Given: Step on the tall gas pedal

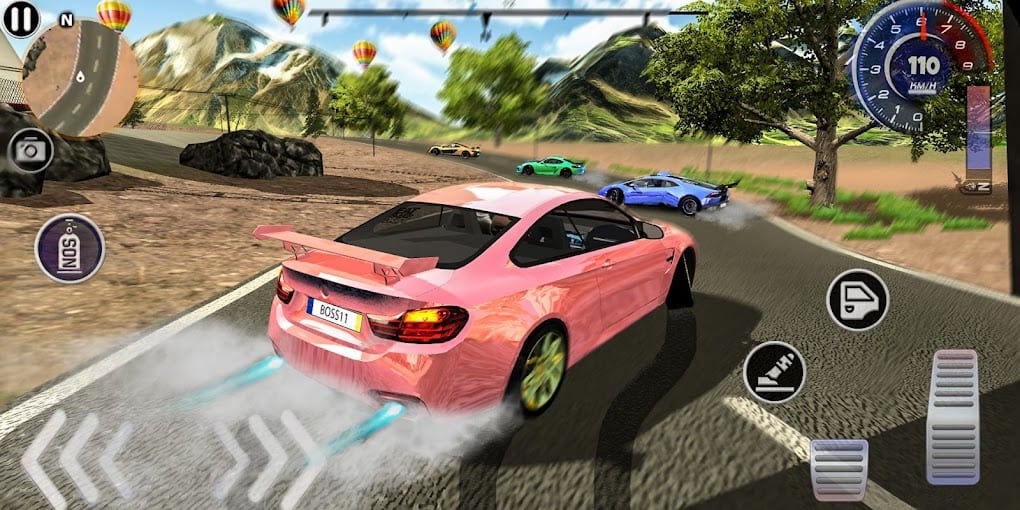Looking at the screenshot, I should coord(952,416).
